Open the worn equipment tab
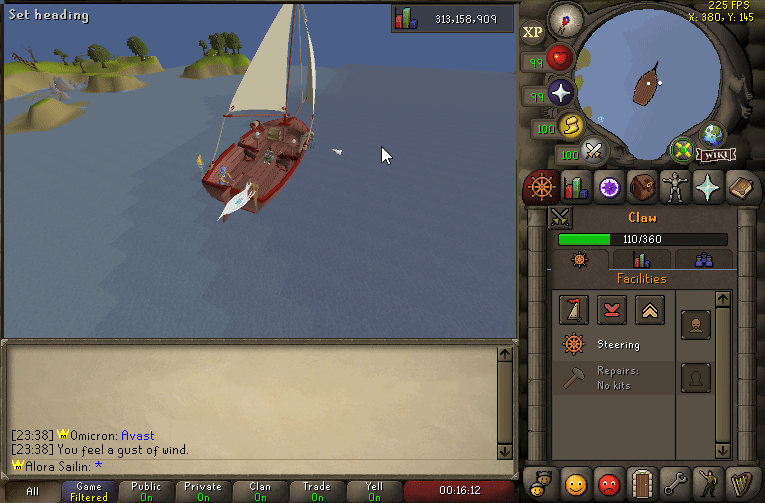The height and width of the screenshot is (503, 765). pos(676,186)
